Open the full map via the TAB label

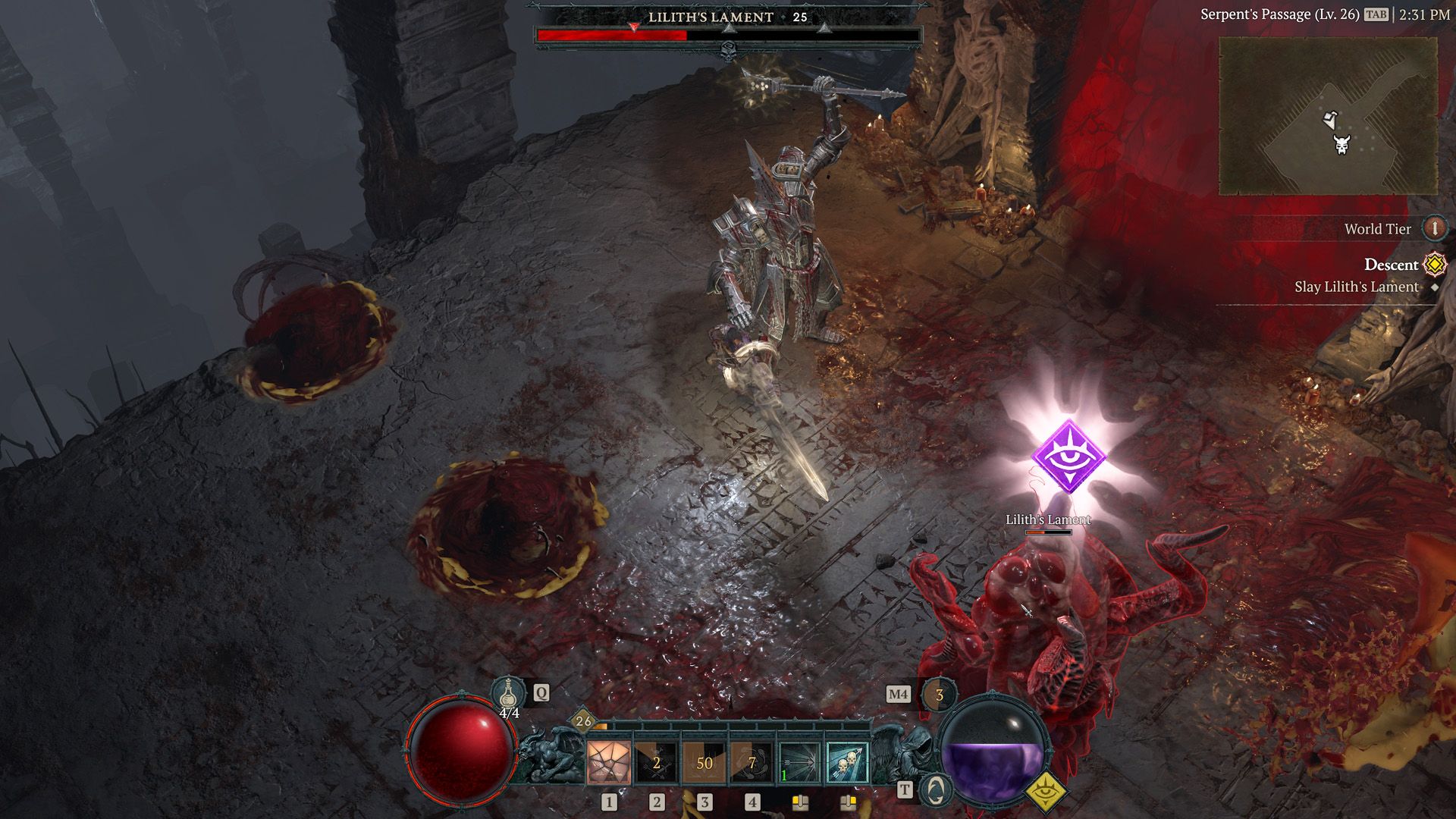[x=1376, y=14]
